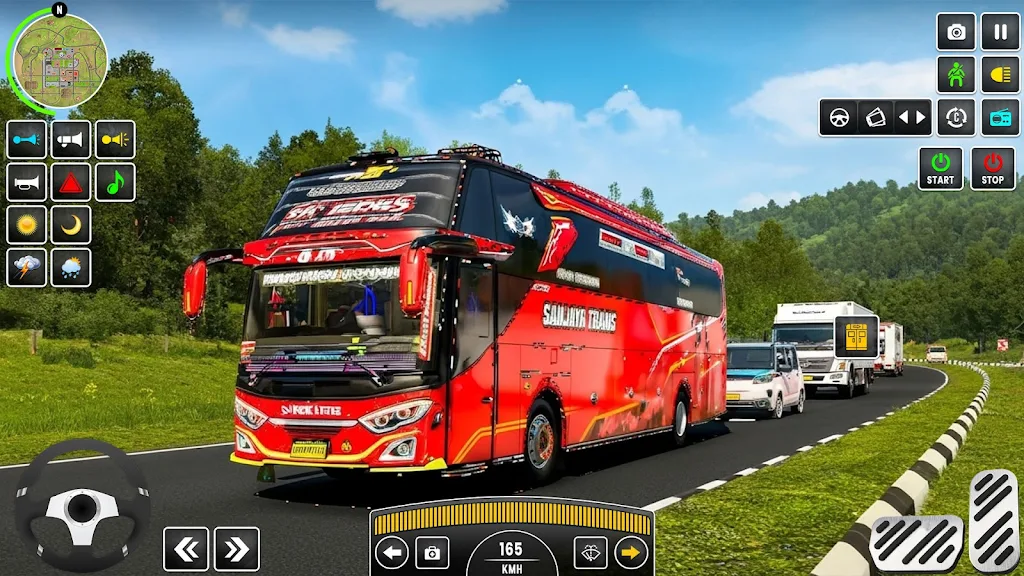Tap the brake pedal
Screen dimensions: 1024x576
coord(916,543)
